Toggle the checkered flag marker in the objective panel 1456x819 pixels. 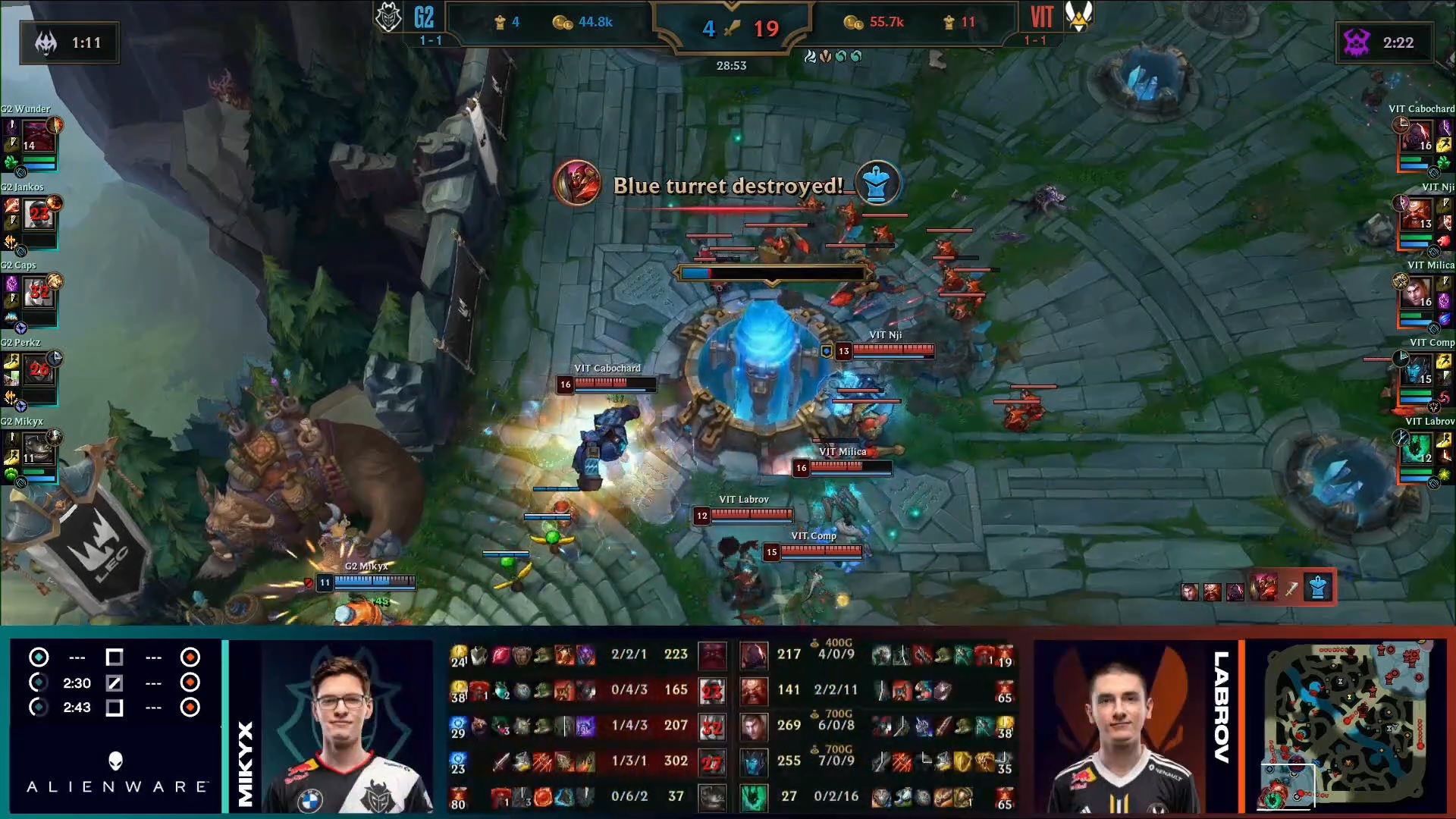pos(115,682)
